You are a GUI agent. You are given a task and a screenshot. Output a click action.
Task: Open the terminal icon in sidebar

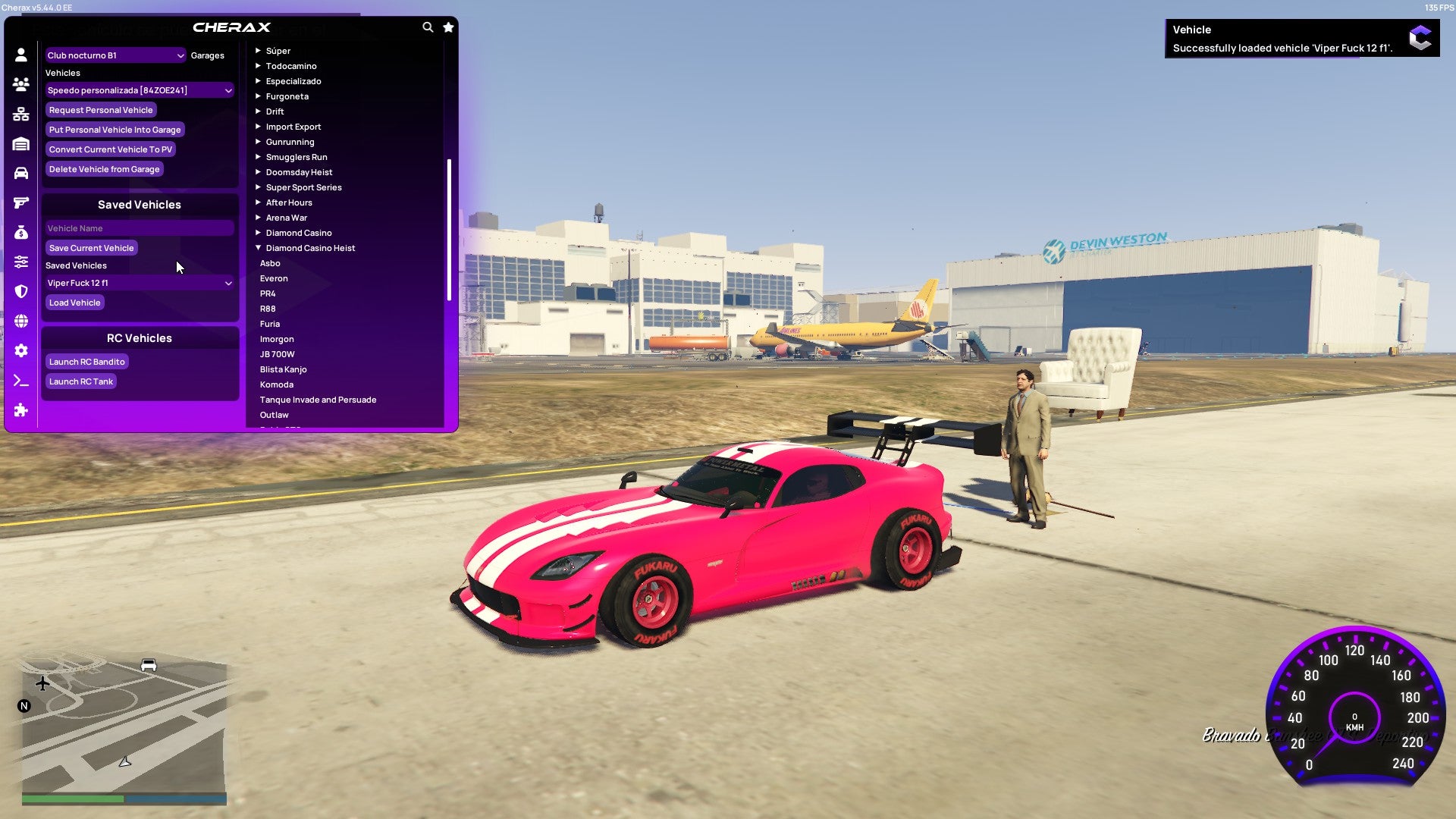20,381
